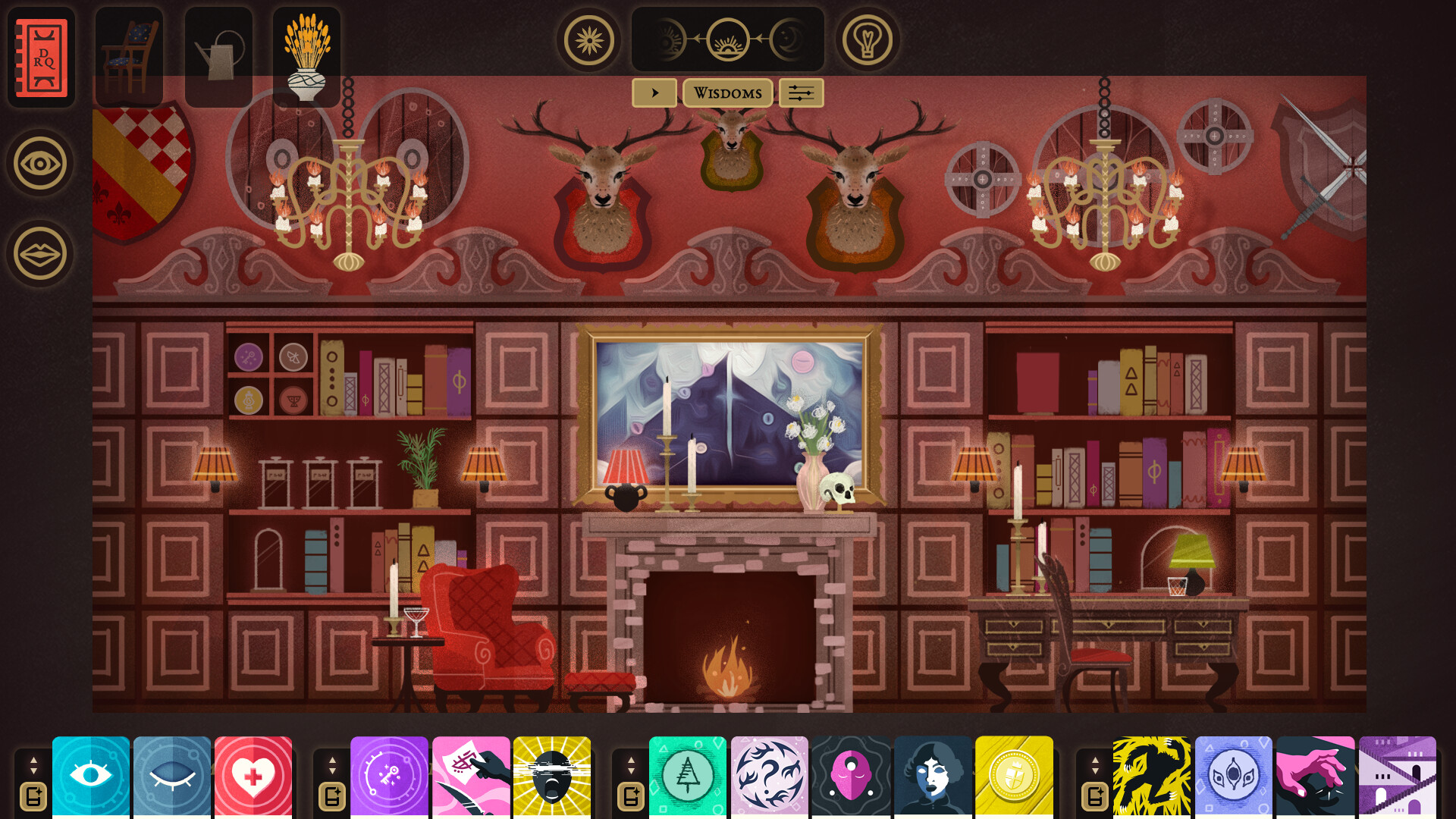
Task: Toggle the sun-eye dusk phase icon
Action: 670,40
